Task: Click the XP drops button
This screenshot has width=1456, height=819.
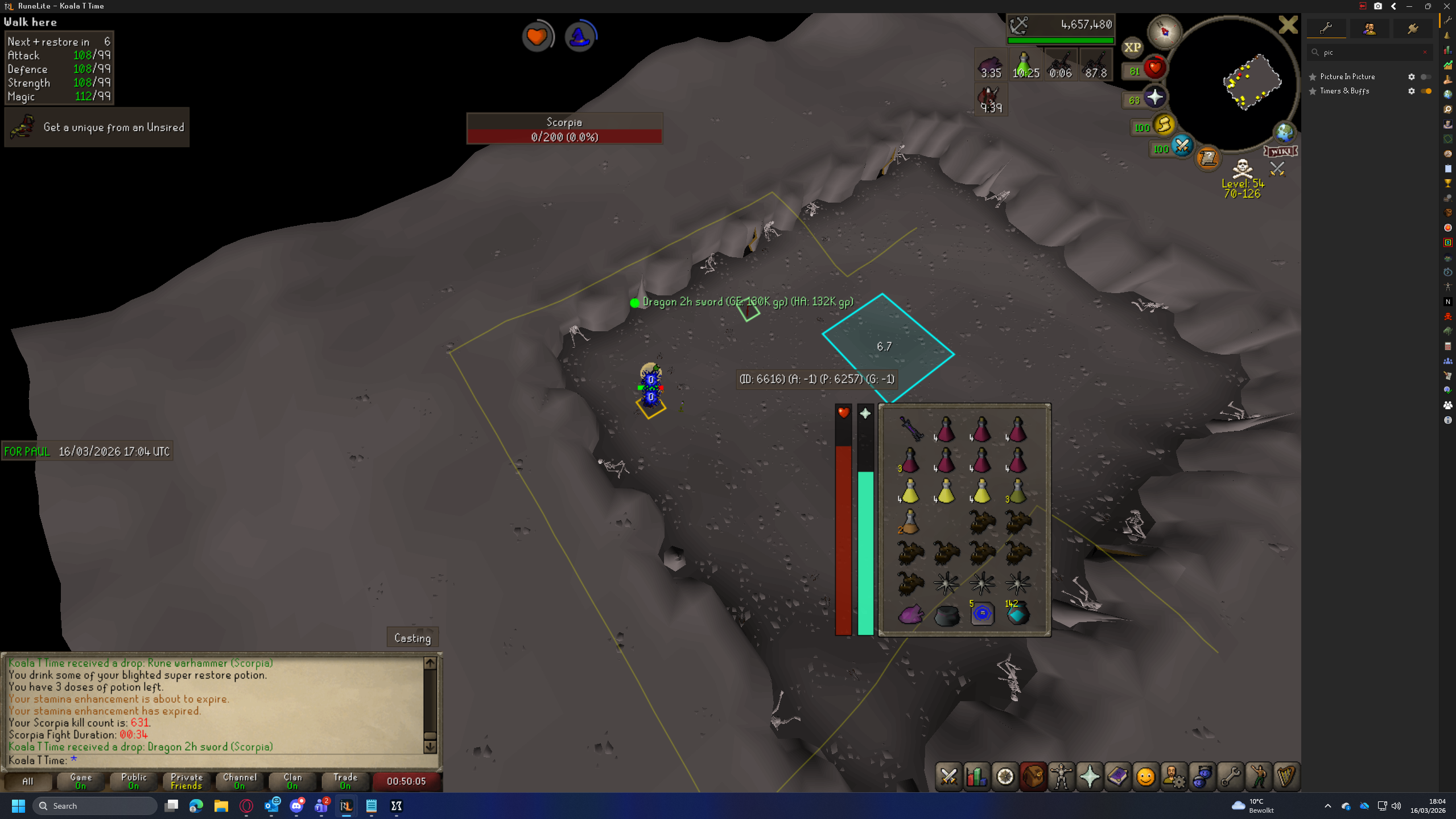Action: (1132, 48)
